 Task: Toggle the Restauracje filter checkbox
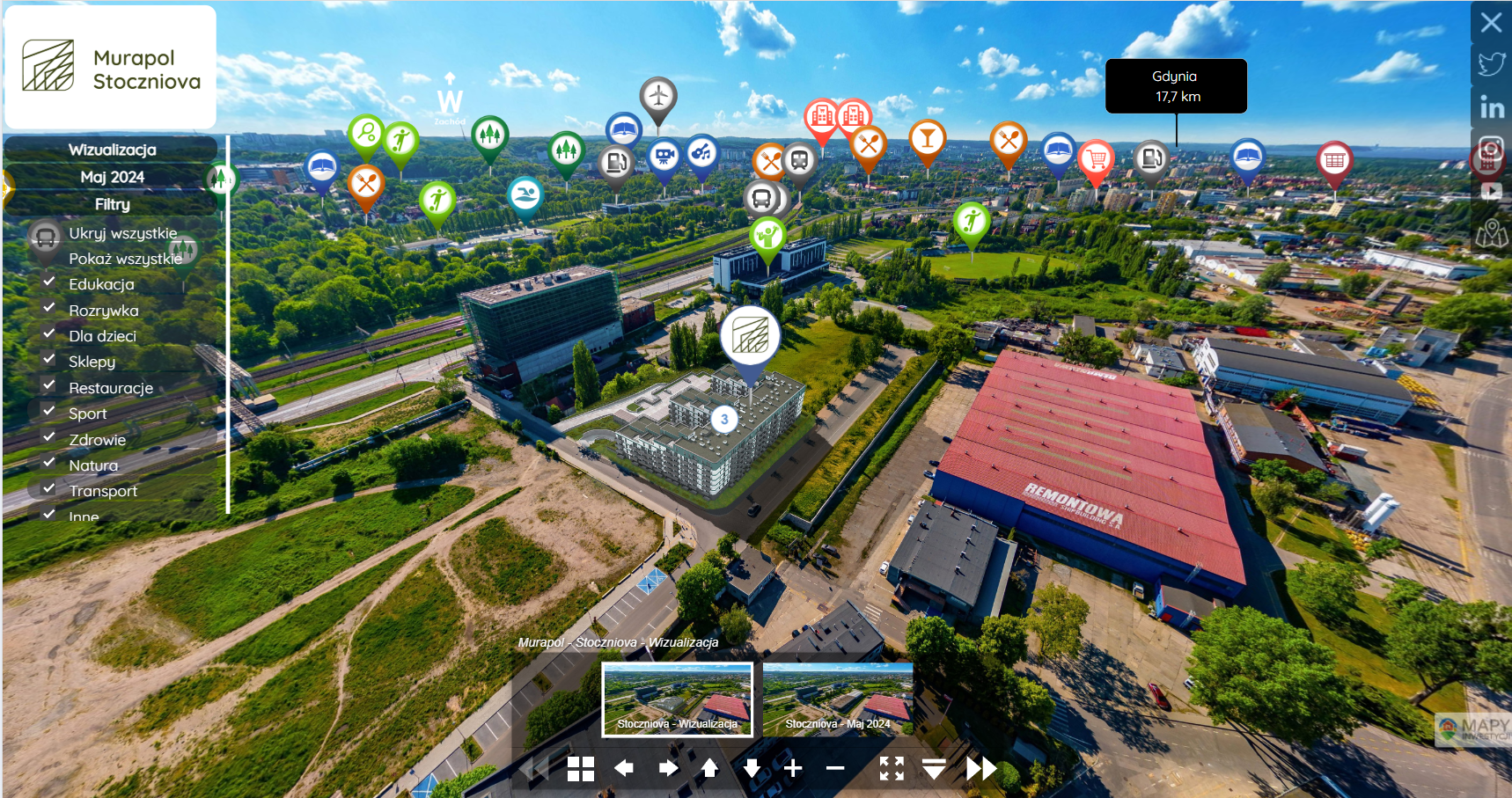pyautogui.click(x=49, y=385)
